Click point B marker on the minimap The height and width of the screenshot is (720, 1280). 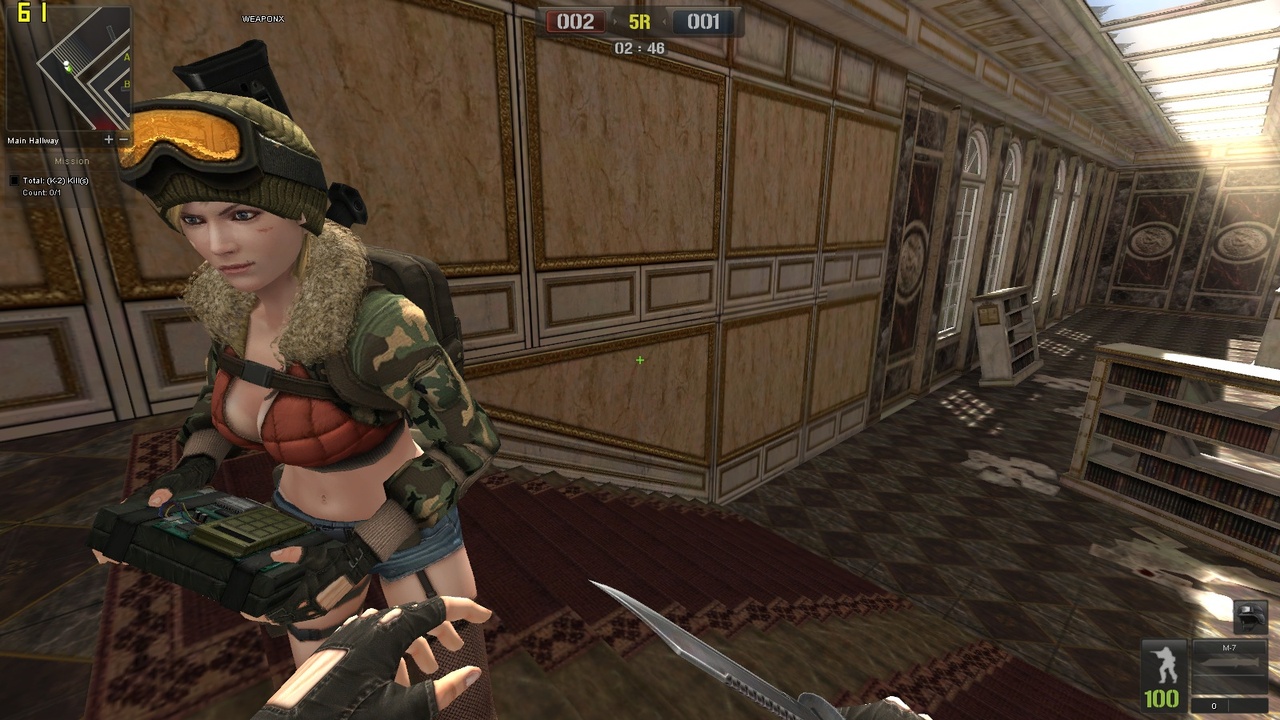(x=126, y=84)
